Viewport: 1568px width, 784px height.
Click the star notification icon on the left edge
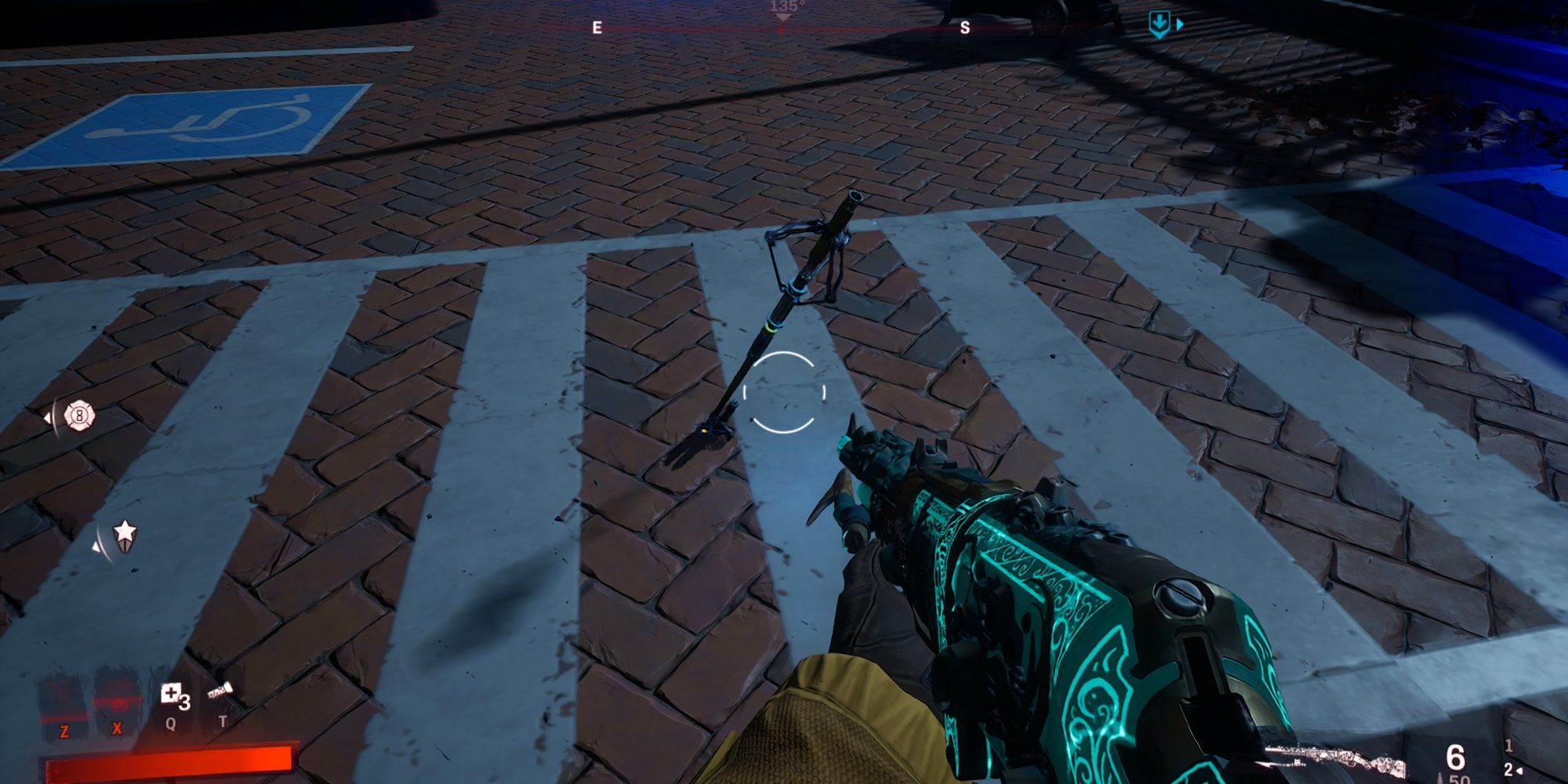coord(125,535)
